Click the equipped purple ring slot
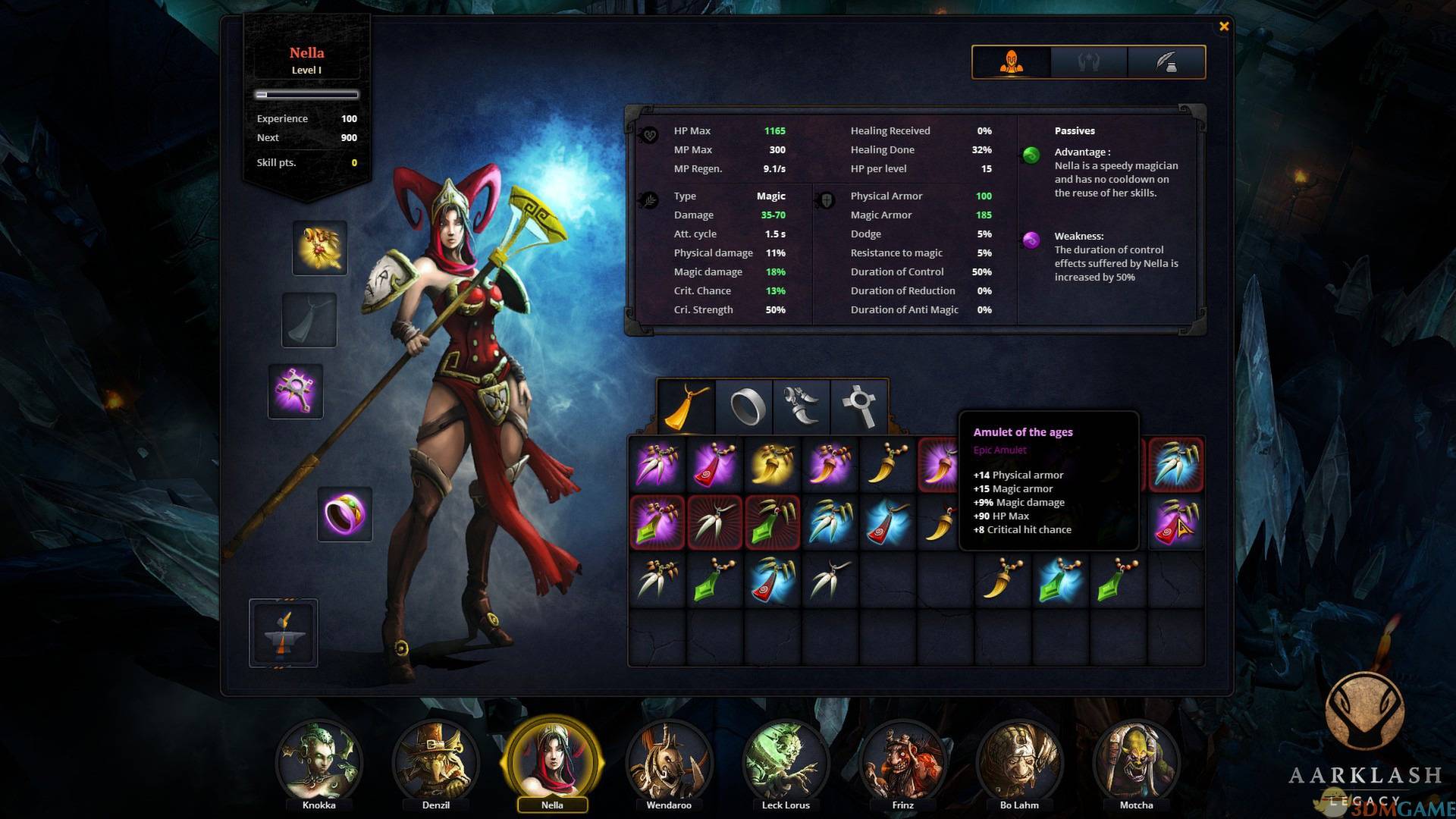1456x819 pixels. (345, 514)
